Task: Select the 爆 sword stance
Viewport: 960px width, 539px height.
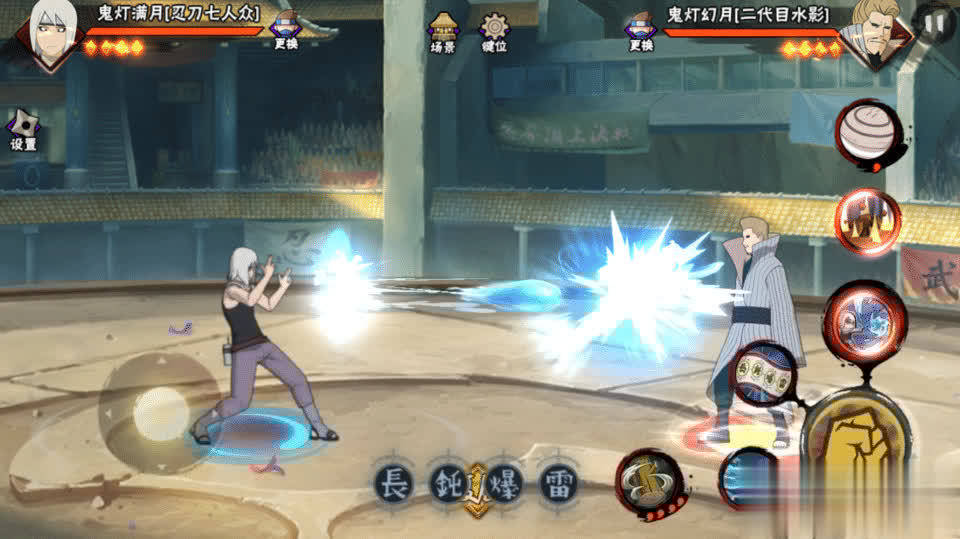Action: [503, 483]
